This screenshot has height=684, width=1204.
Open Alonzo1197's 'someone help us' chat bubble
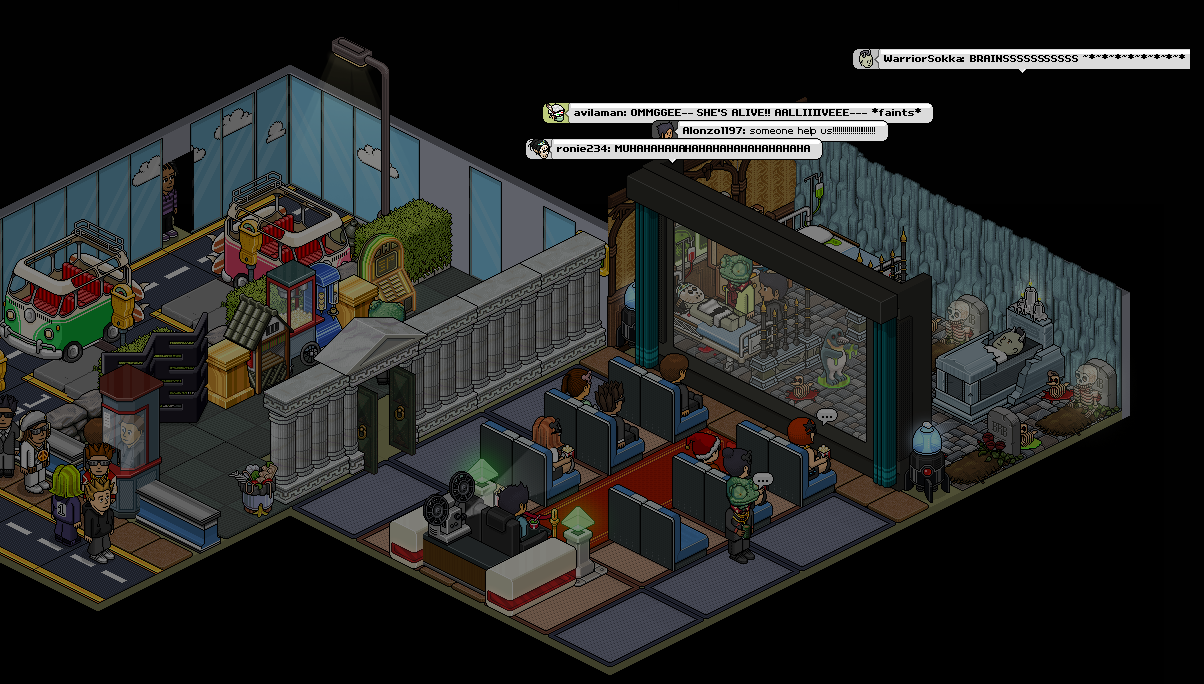pyautogui.click(x=770, y=131)
